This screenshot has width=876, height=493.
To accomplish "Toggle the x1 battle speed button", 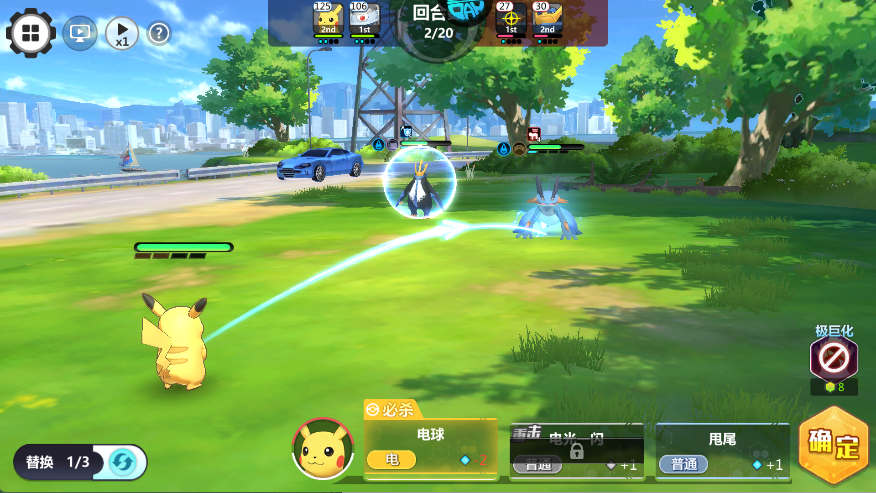I will pyautogui.click(x=121, y=34).
